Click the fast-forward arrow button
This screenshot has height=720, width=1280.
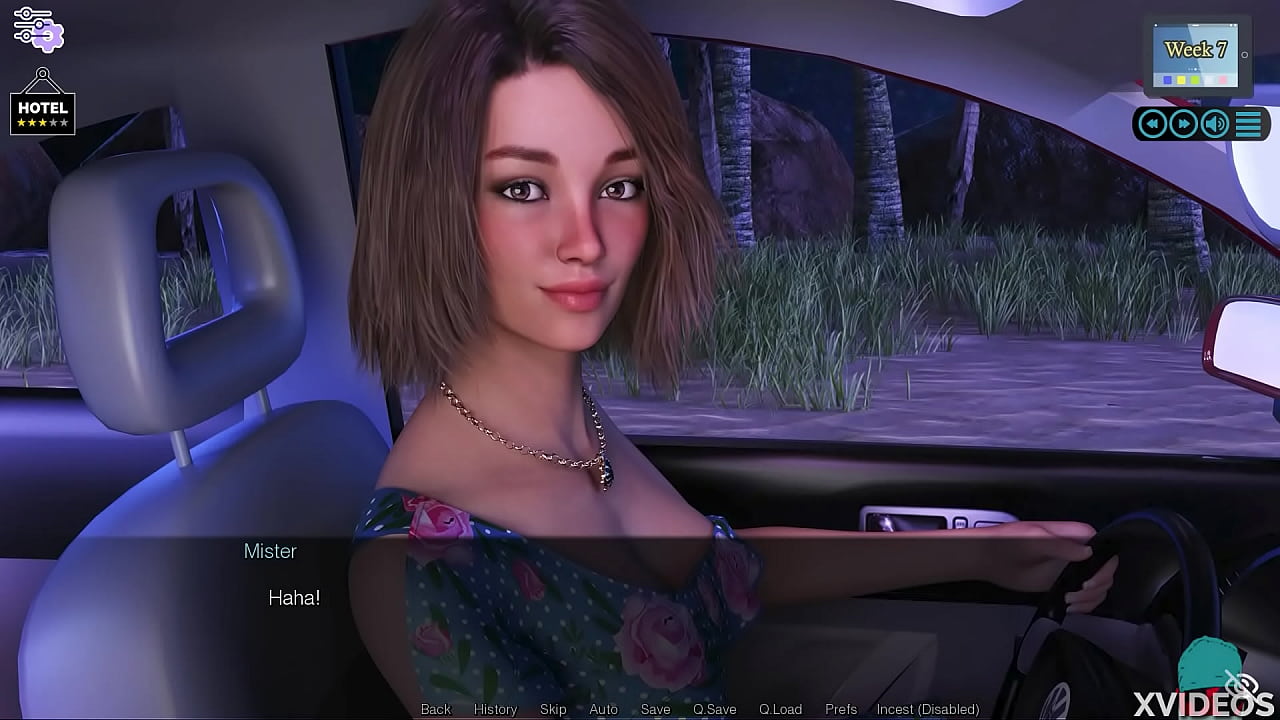click(1184, 124)
